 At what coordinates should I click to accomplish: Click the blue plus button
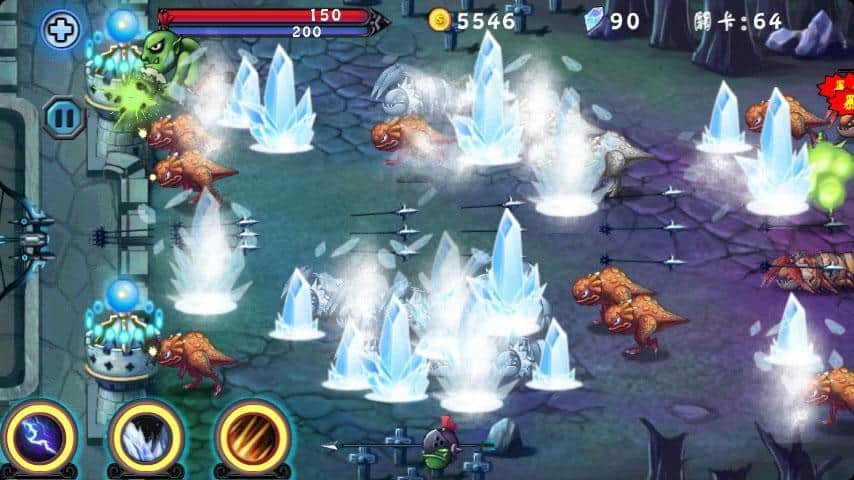[x=61, y=30]
